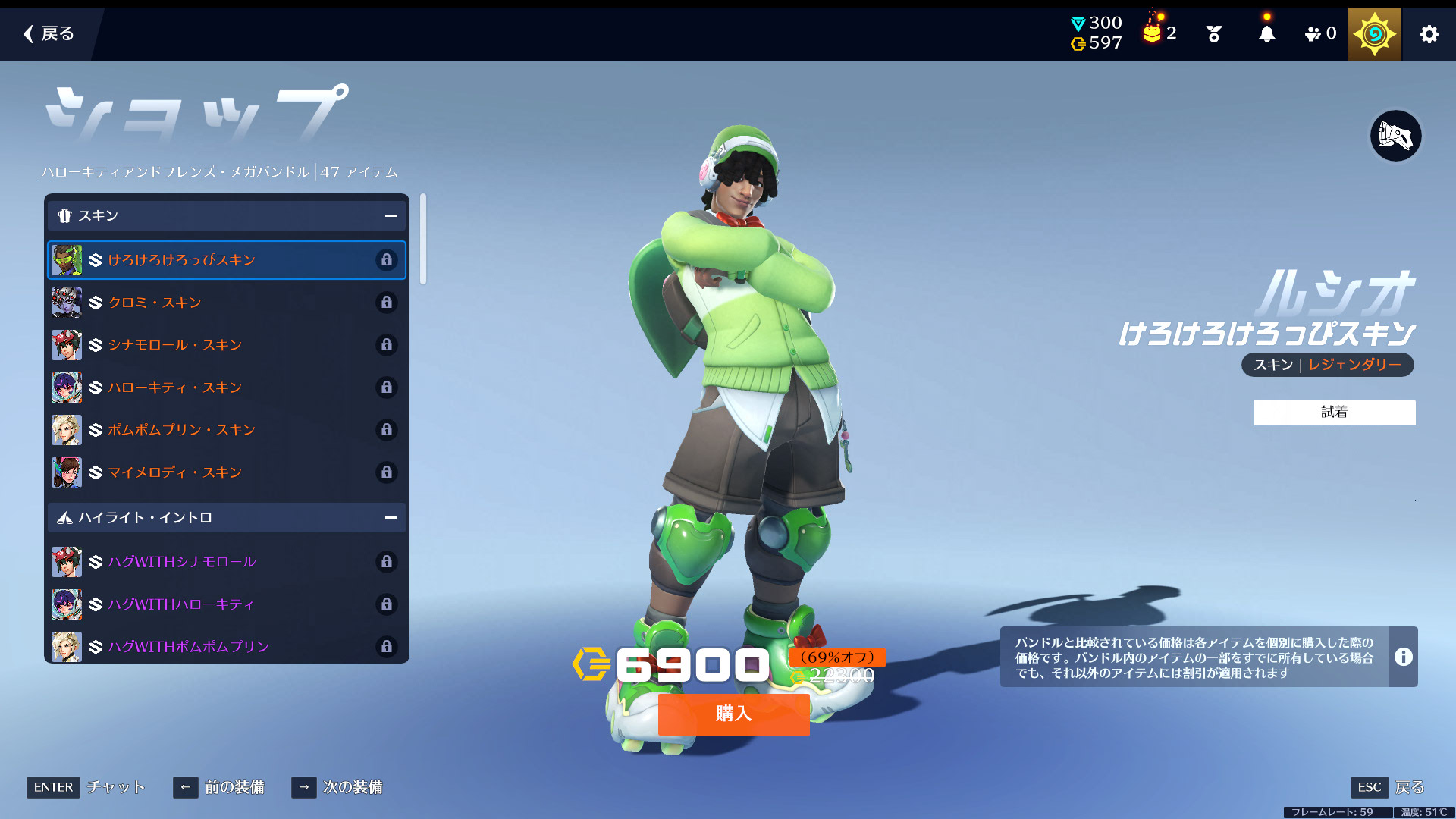Image resolution: width=1456 pixels, height=819 pixels.
Task: Open the settings gear menu
Action: (x=1429, y=34)
